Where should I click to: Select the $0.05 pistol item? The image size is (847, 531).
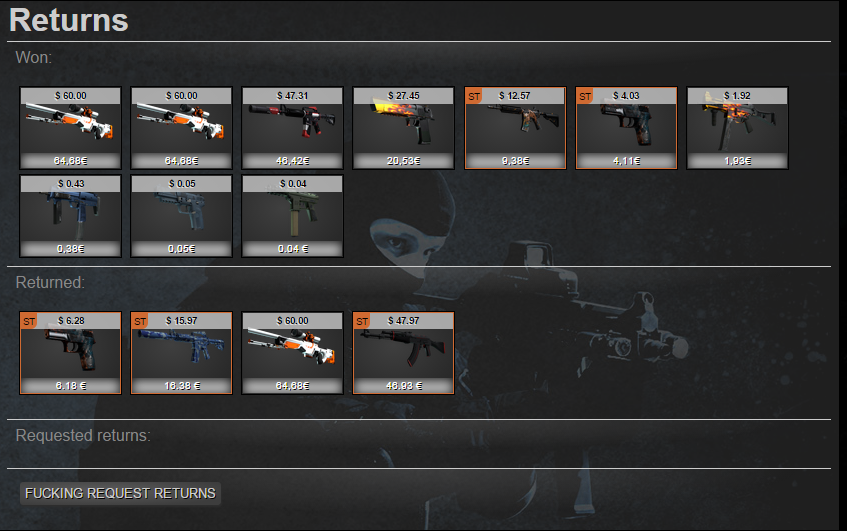(x=182, y=216)
